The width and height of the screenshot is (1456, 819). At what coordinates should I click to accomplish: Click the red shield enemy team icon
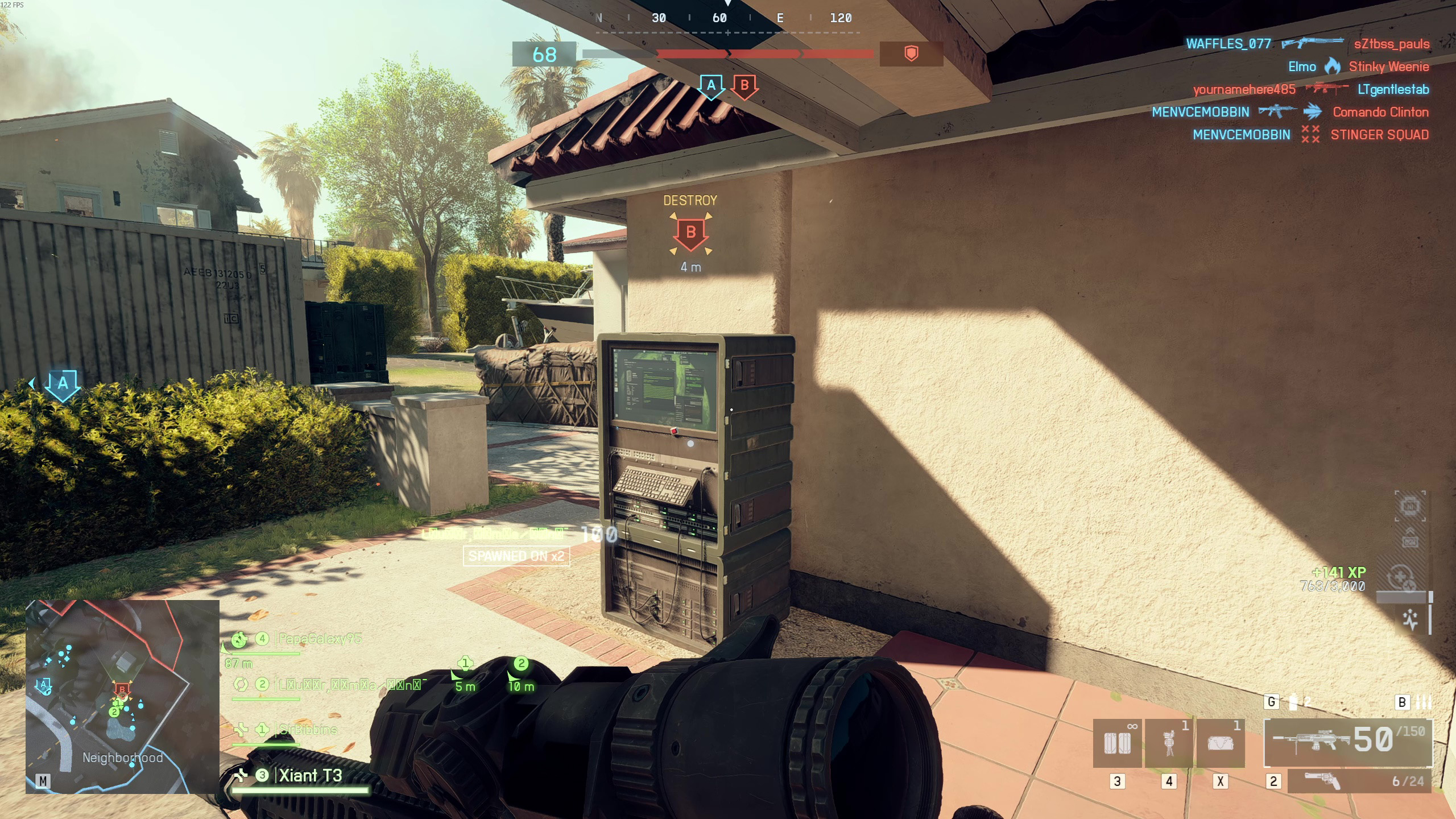pos(911,54)
